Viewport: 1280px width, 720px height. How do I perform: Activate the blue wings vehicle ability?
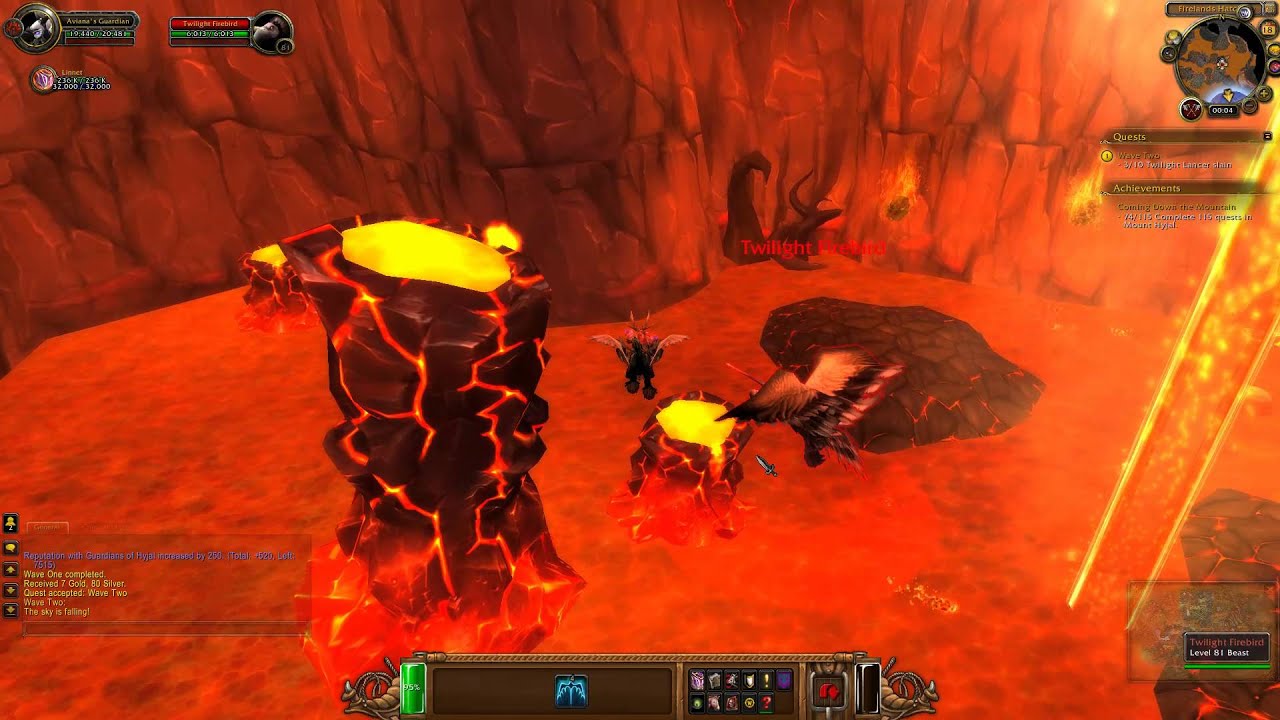pyautogui.click(x=571, y=690)
